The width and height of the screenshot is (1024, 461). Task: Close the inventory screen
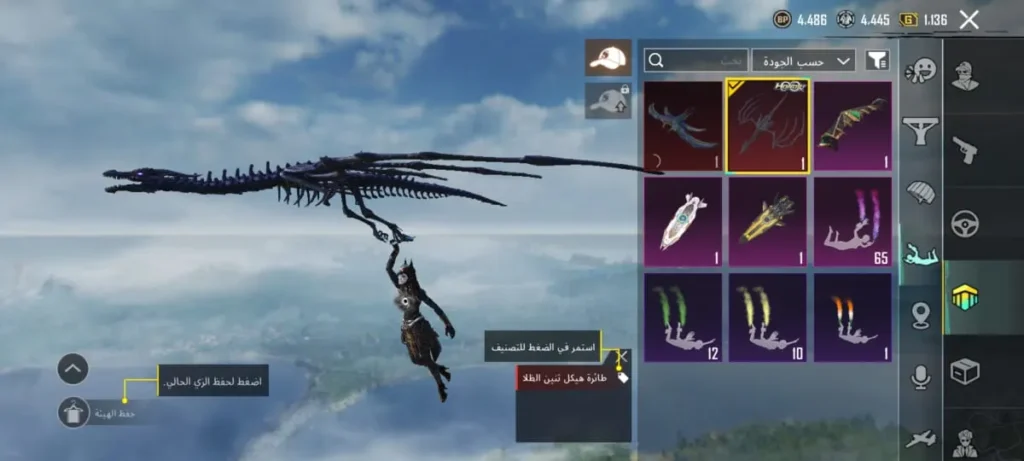(968, 19)
